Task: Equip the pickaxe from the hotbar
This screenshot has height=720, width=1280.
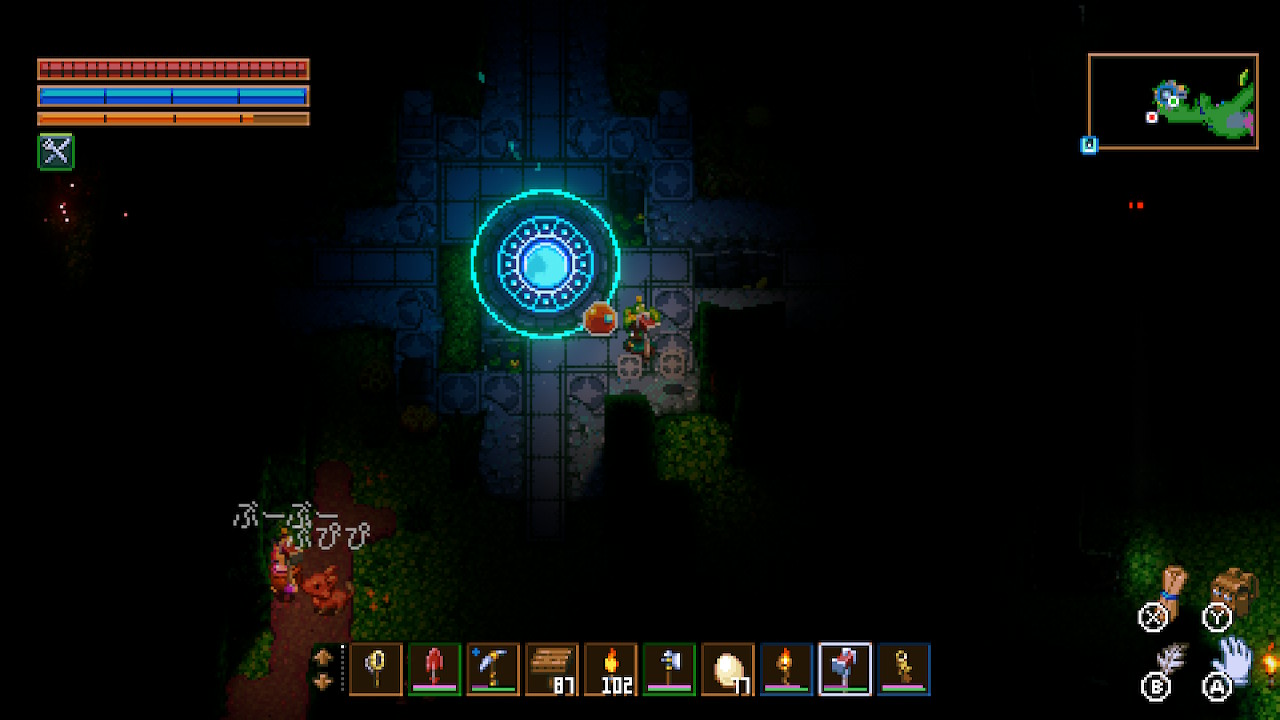Action: [x=493, y=668]
